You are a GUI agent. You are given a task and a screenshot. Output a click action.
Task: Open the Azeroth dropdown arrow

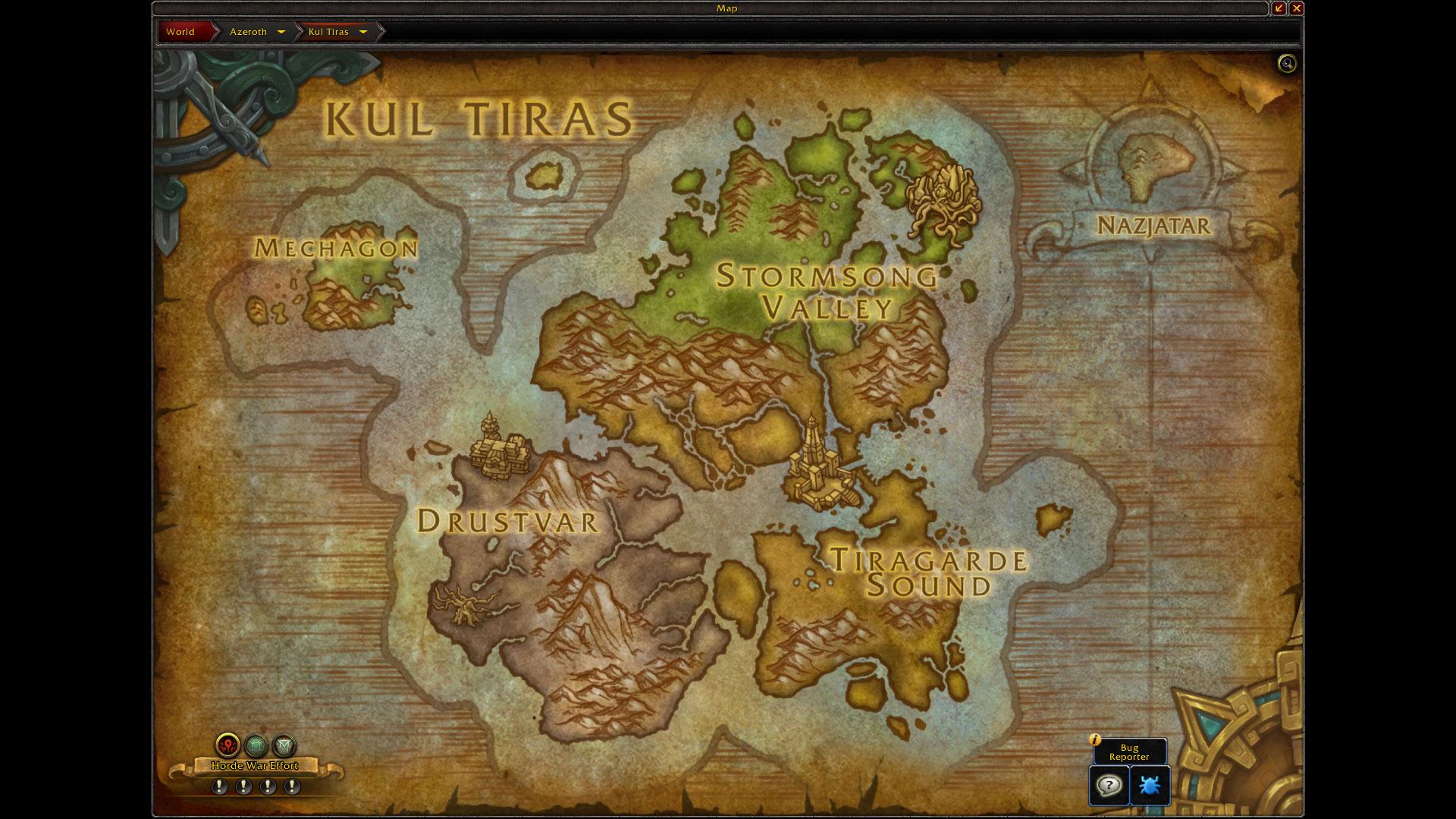click(x=281, y=32)
